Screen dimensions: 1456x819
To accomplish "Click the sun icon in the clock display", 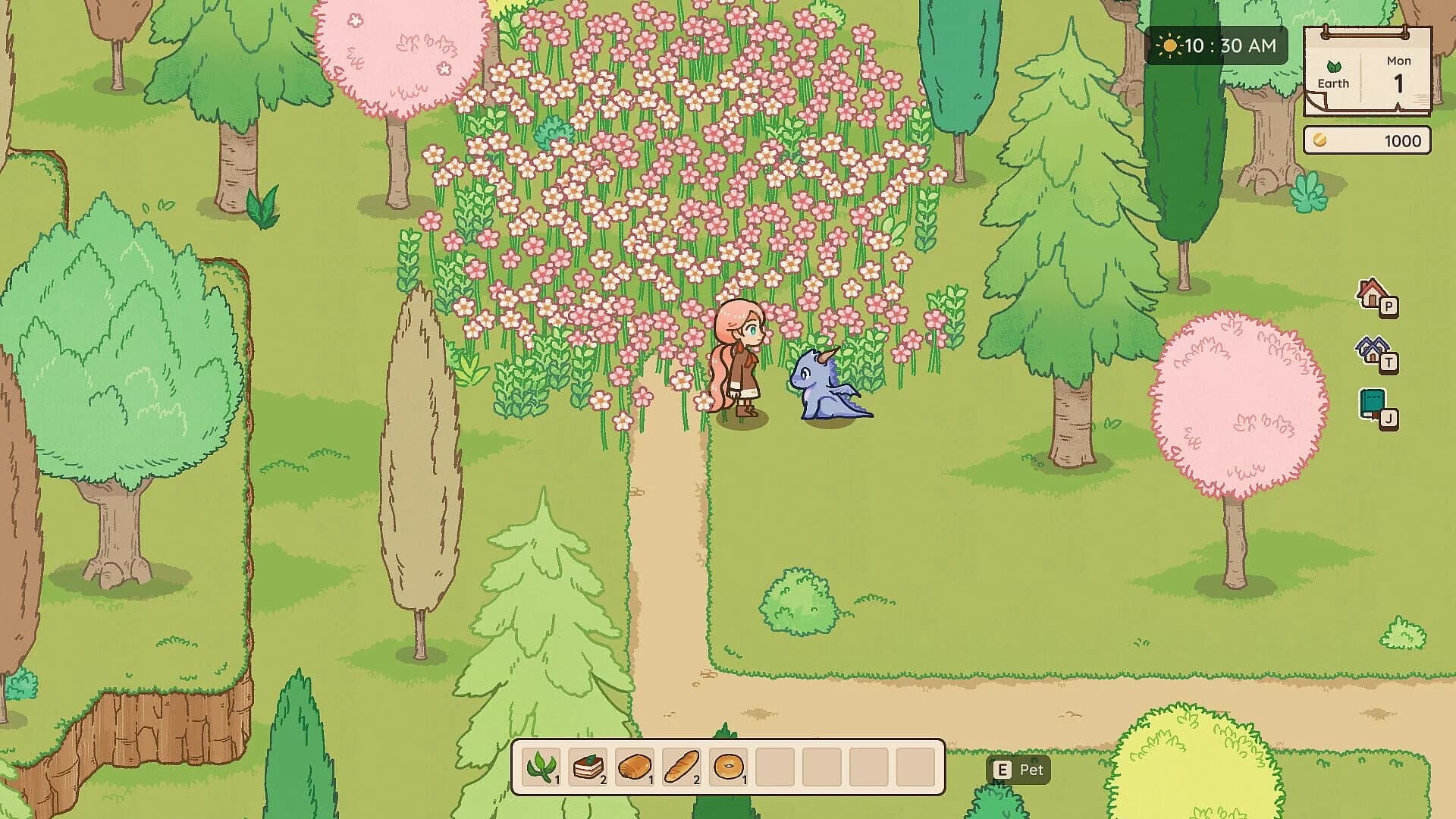I will coord(1169,45).
